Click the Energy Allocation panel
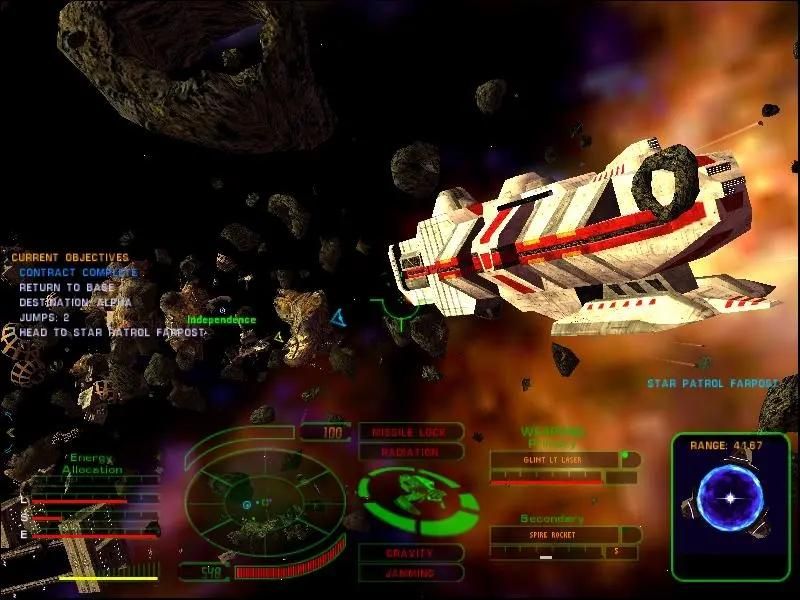 coord(93,464)
